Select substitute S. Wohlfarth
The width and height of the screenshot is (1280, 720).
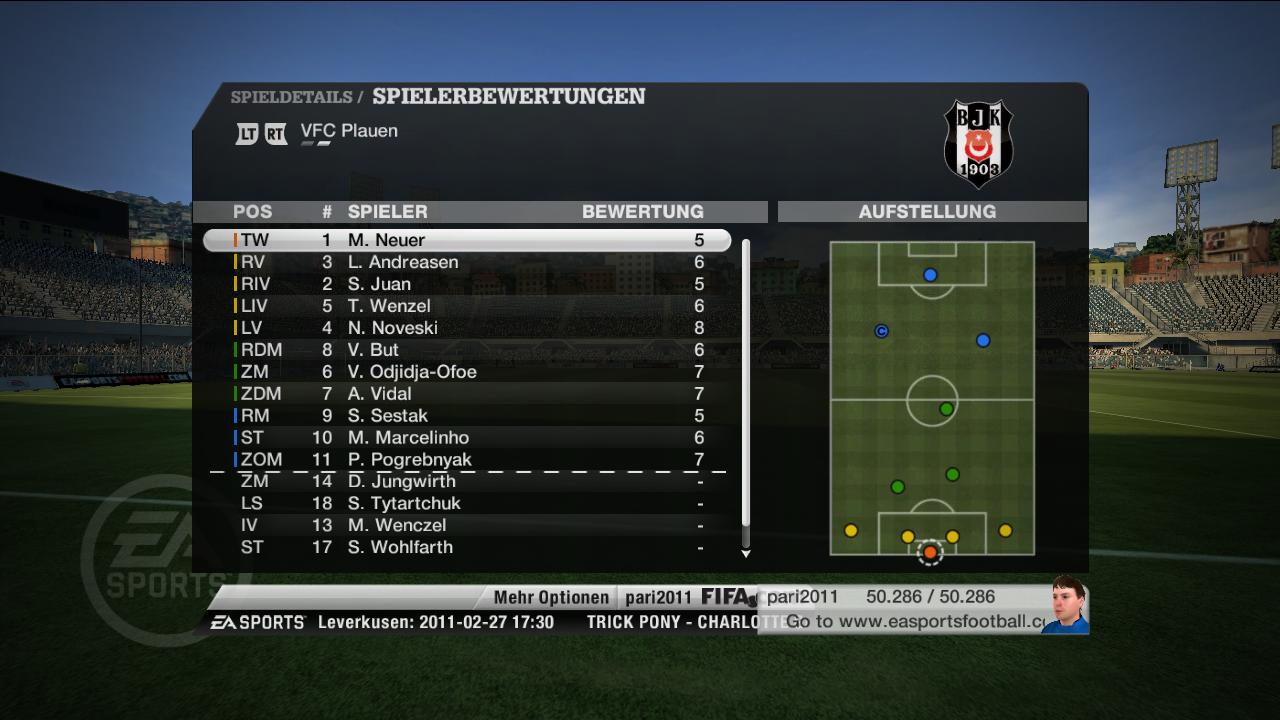[466, 548]
